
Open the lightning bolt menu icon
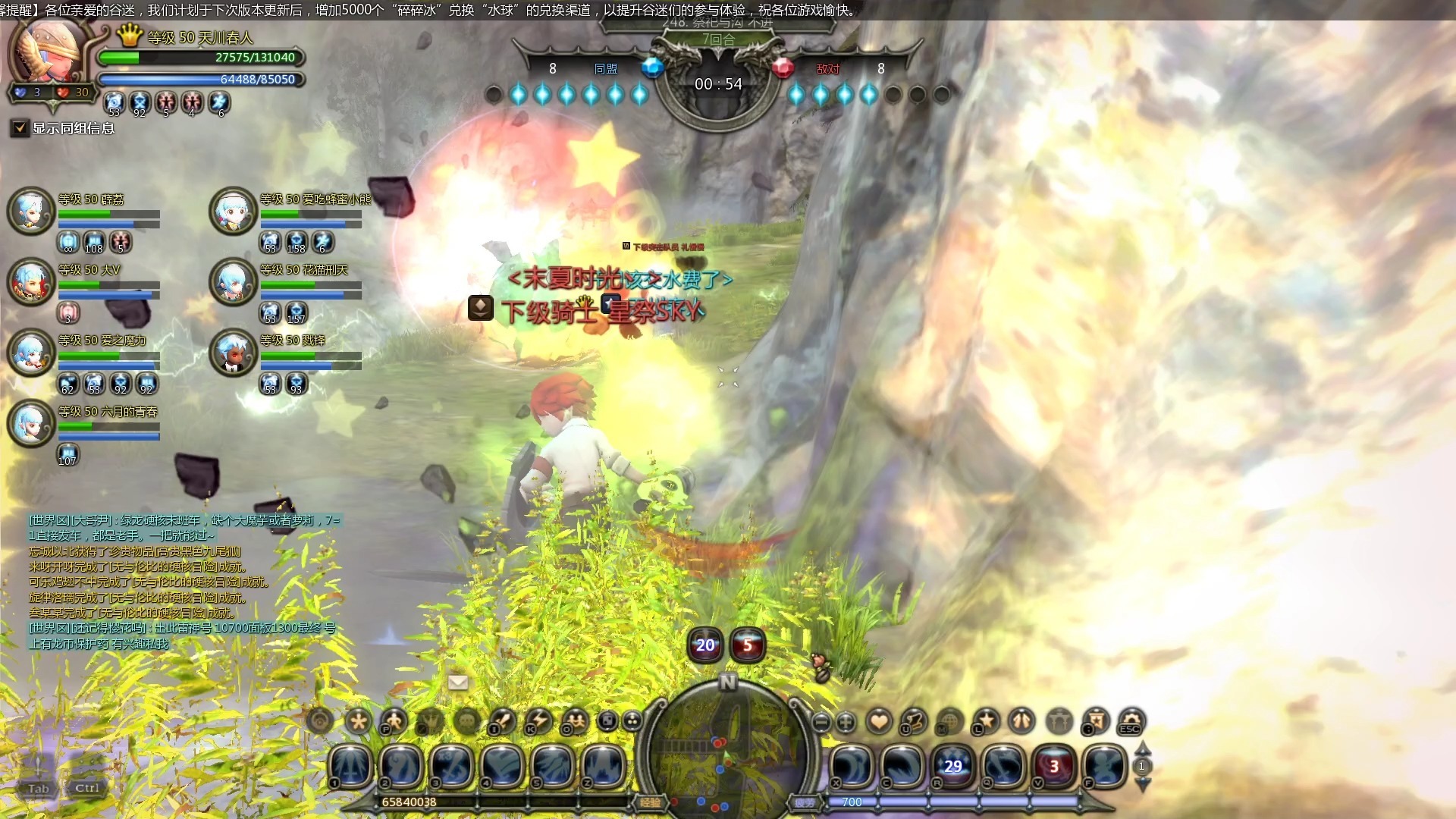tap(538, 720)
